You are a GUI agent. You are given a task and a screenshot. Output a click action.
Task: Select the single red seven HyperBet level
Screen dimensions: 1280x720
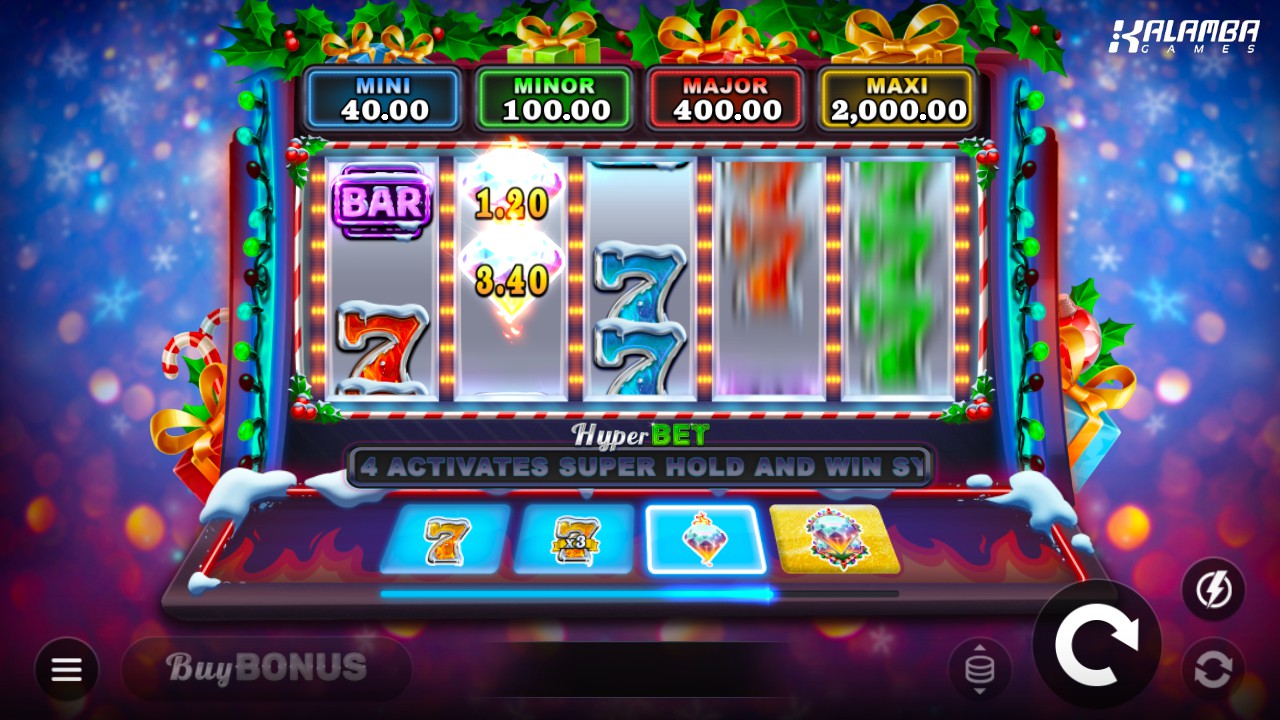pos(444,540)
